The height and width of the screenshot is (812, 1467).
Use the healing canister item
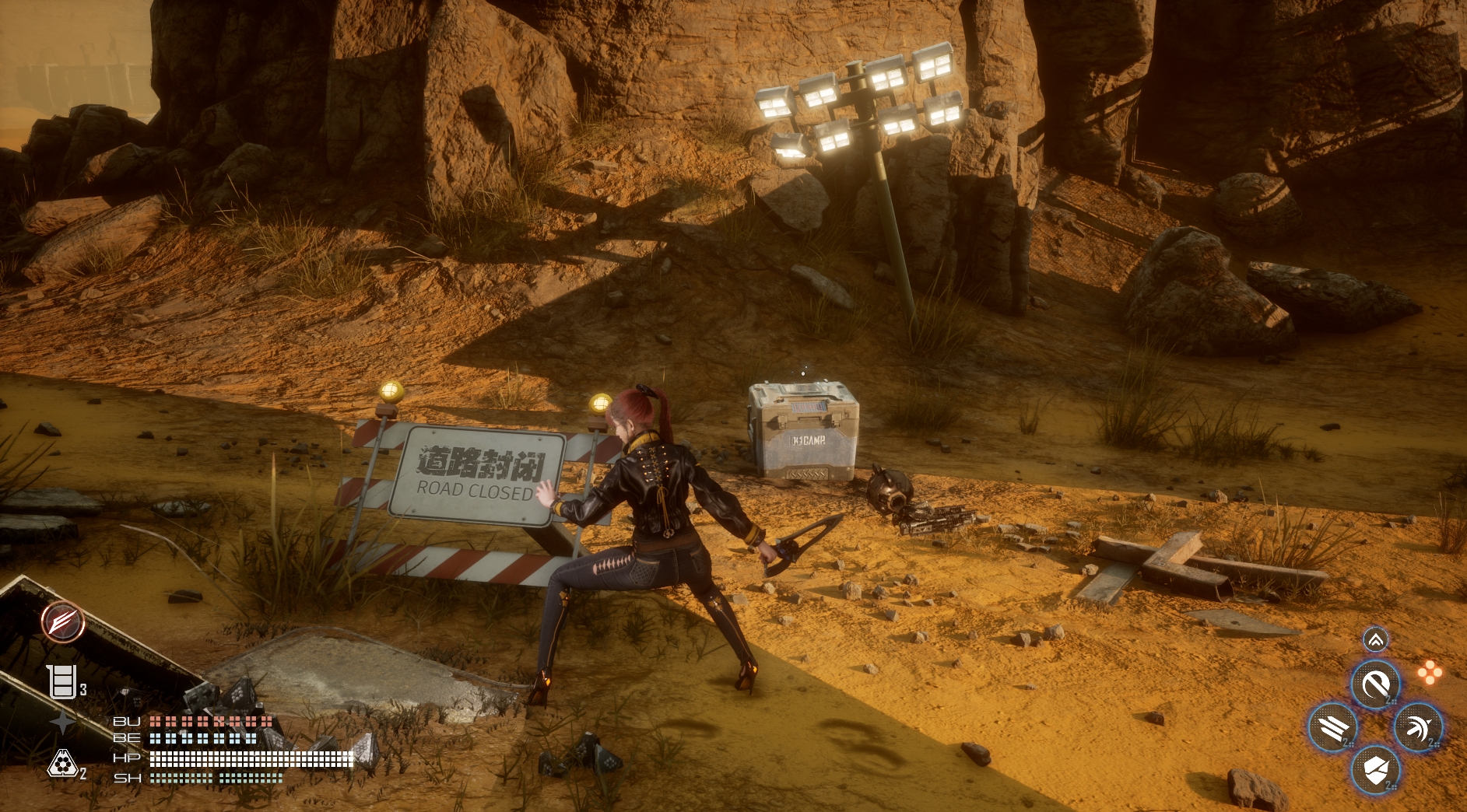coord(61,682)
